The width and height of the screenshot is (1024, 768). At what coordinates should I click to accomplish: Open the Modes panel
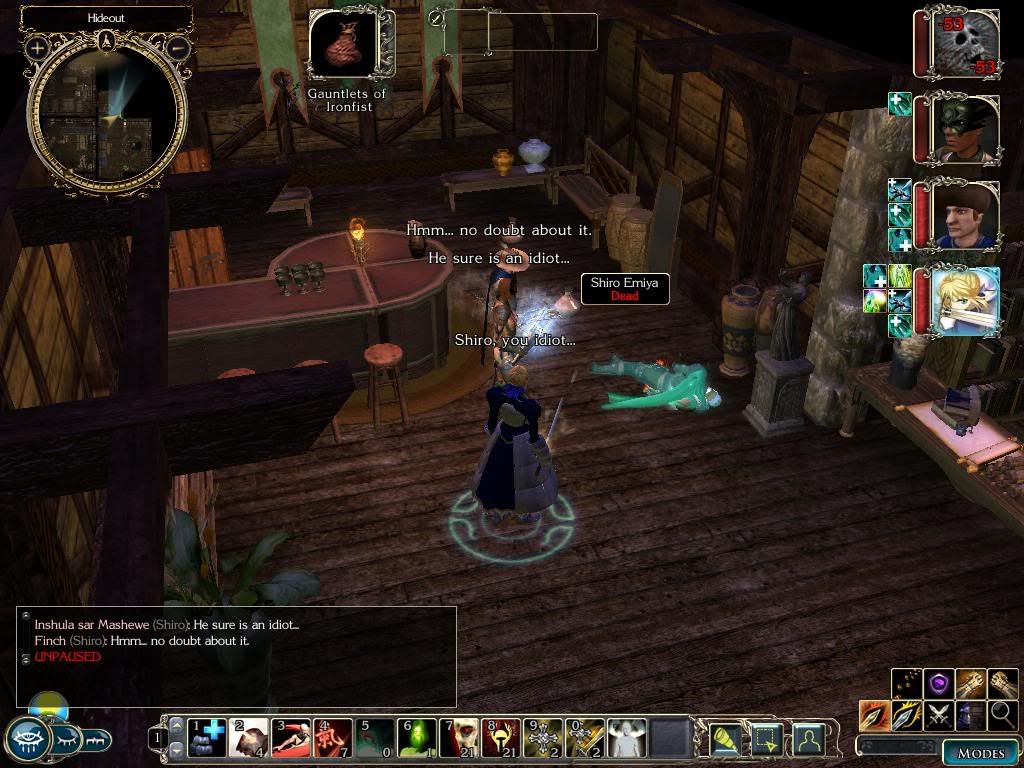pos(980,752)
